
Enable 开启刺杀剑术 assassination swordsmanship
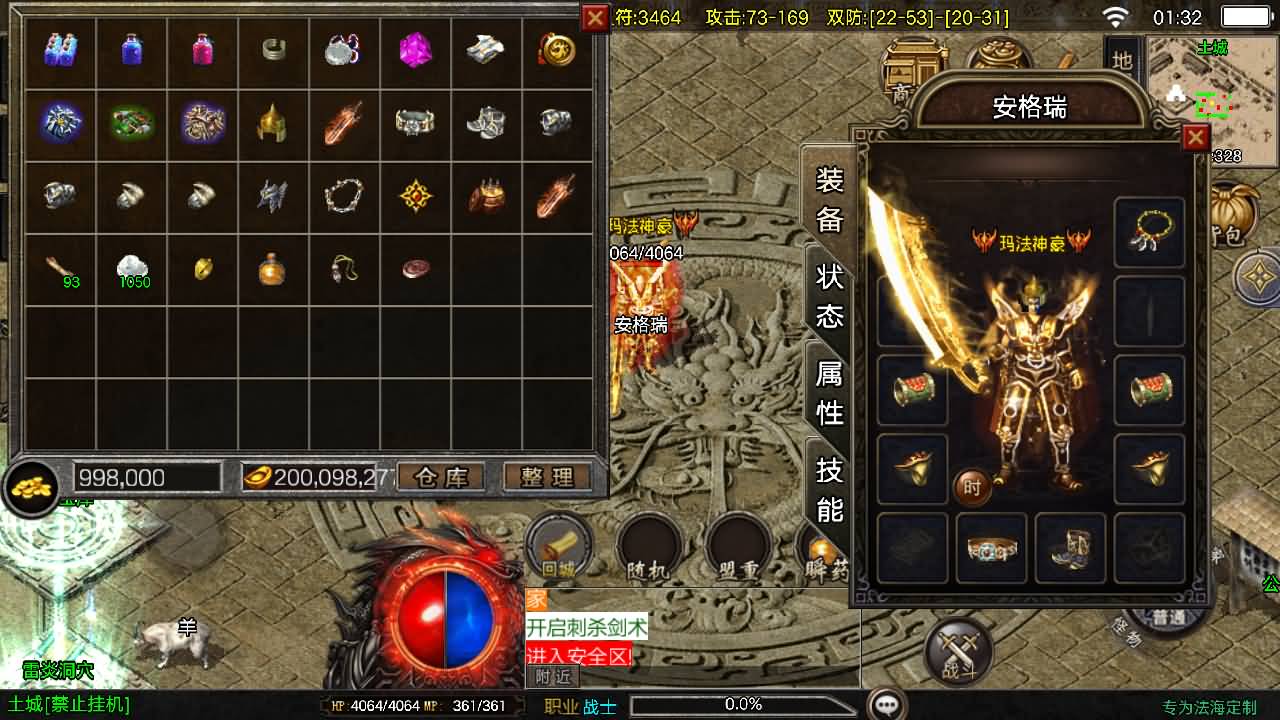click(586, 627)
